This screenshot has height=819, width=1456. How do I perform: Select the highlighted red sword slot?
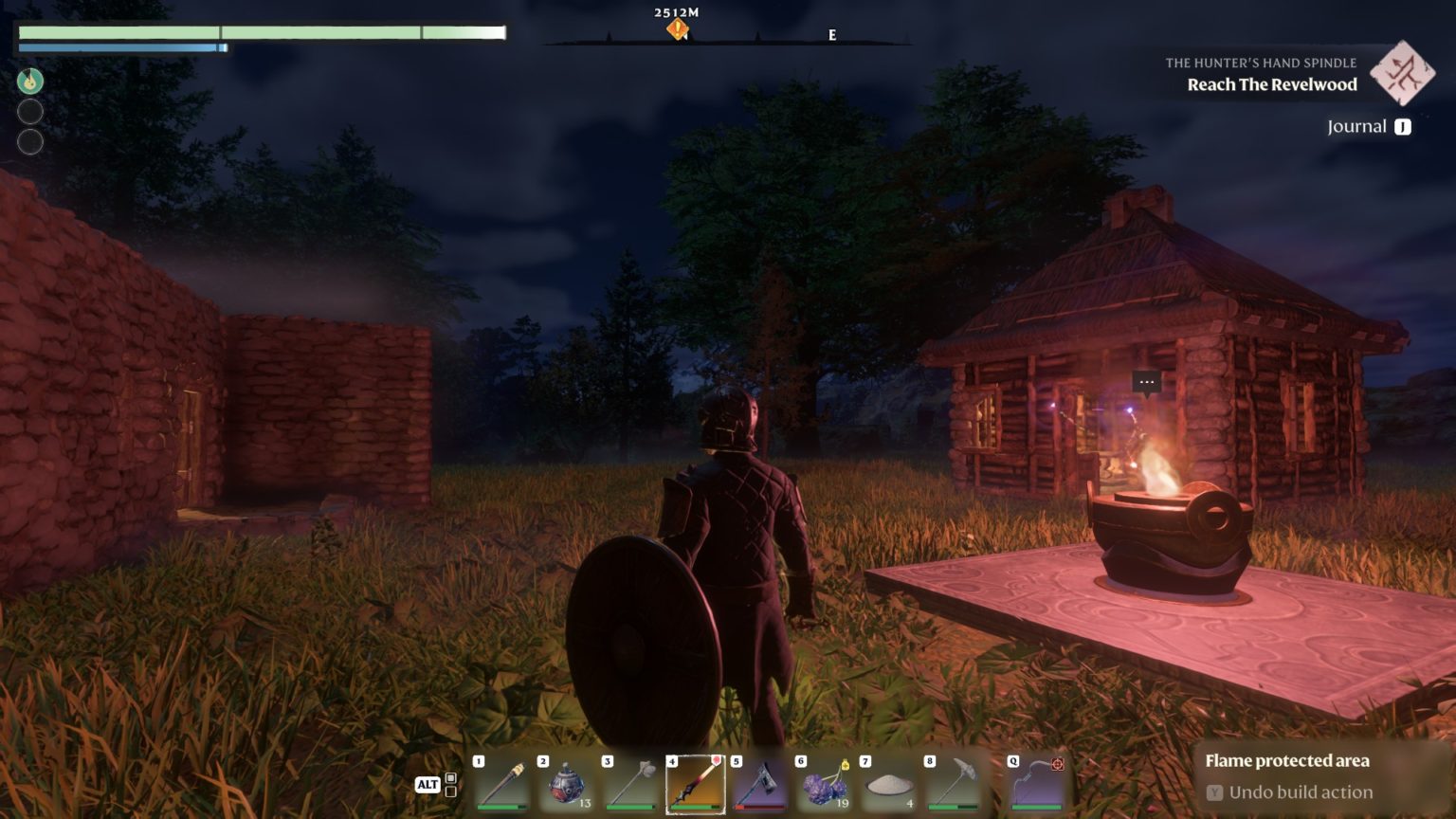[x=695, y=785]
